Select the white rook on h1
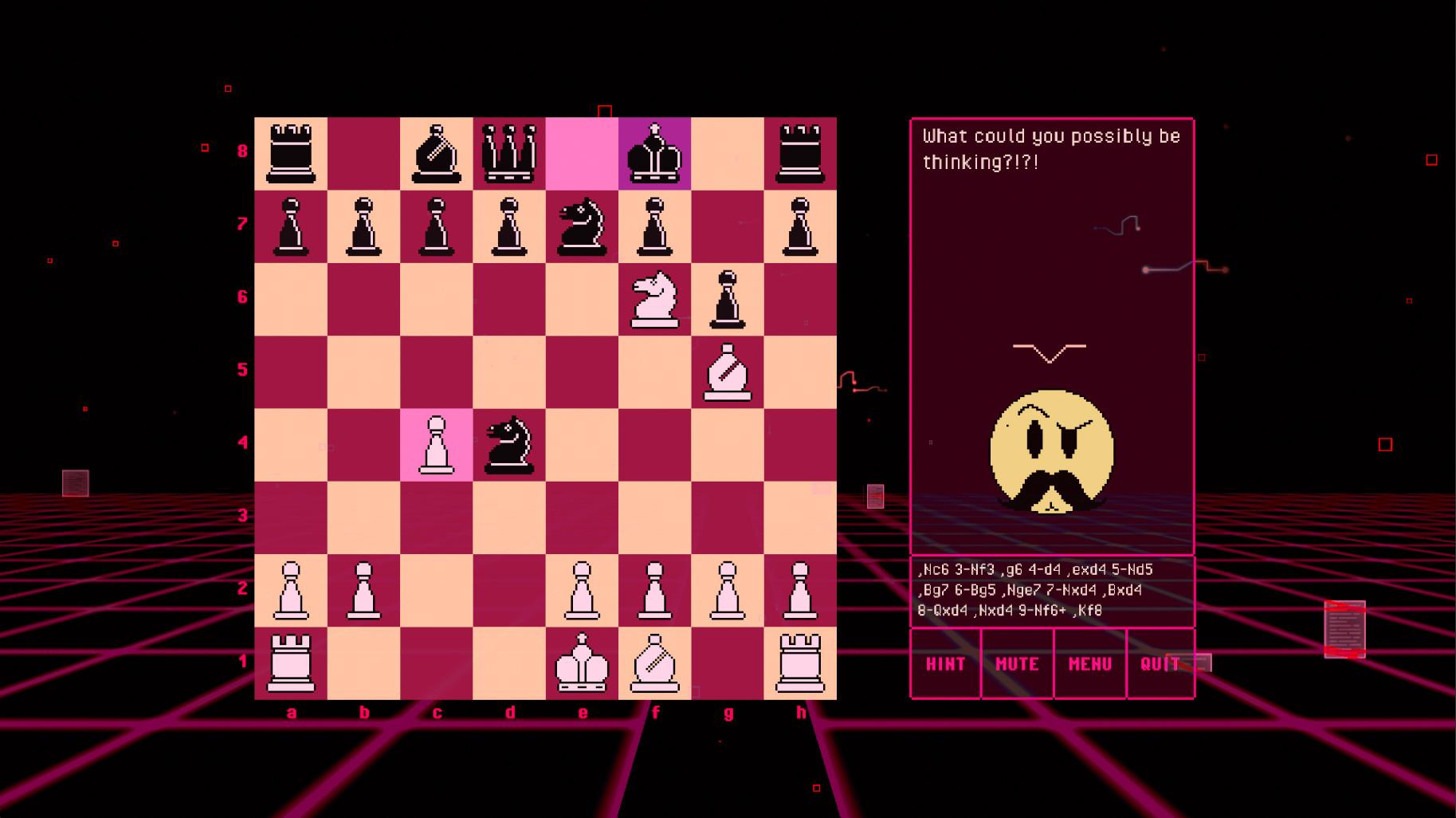 (801, 663)
